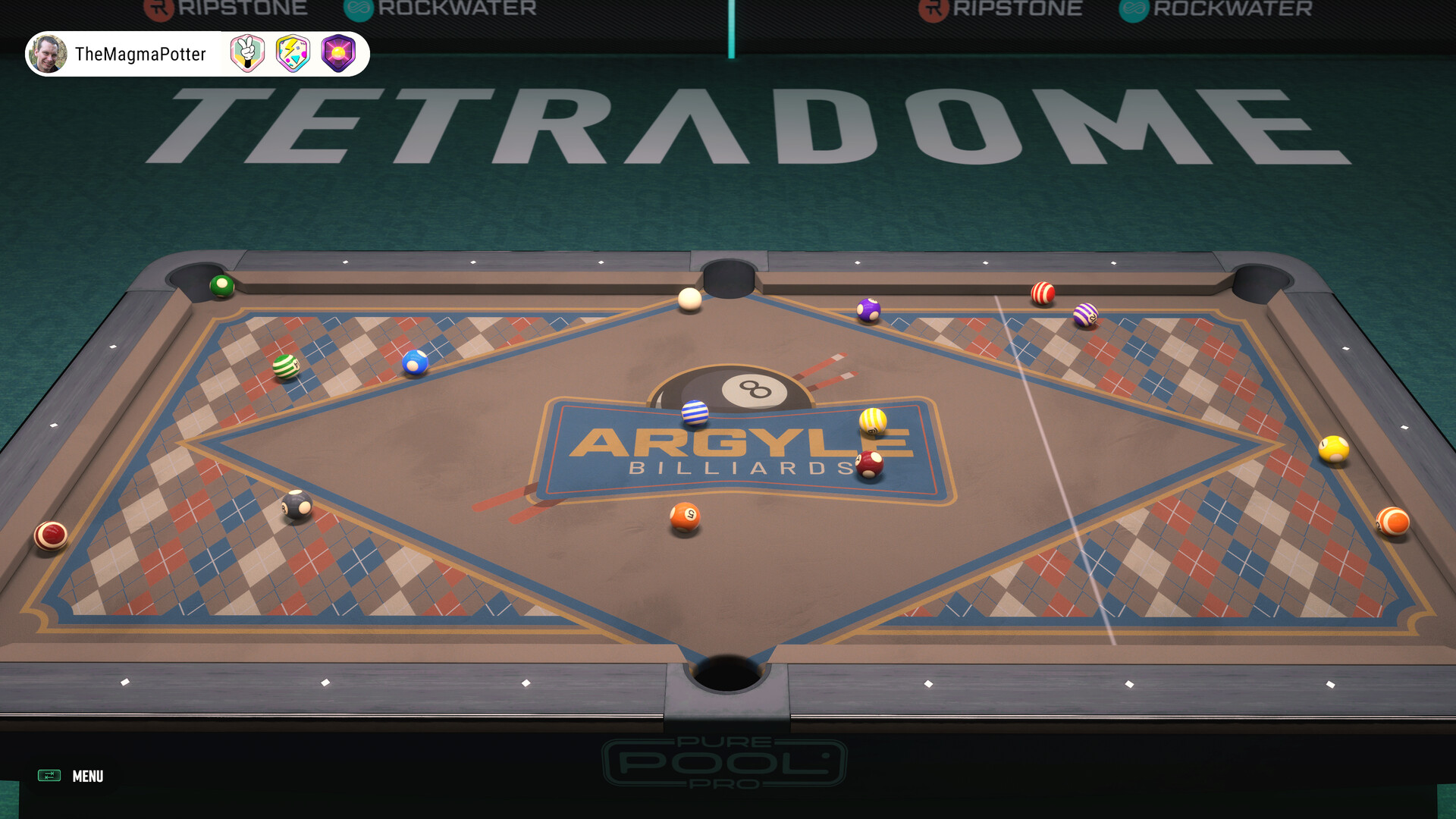Click the player avatar photo
The height and width of the screenshot is (819, 1456).
[49, 54]
